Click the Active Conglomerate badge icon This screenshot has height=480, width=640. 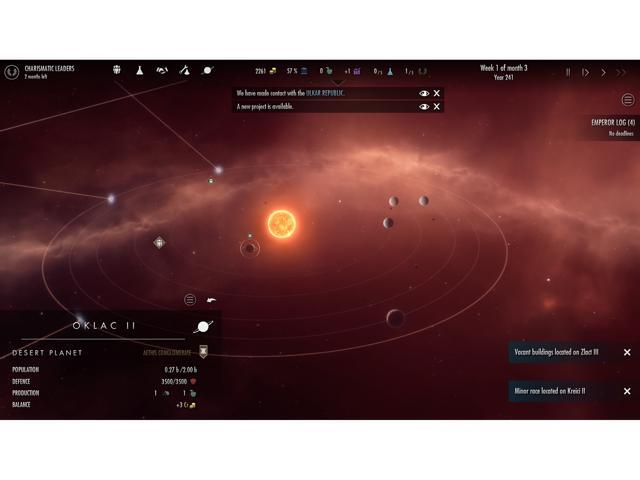point(204,352)
